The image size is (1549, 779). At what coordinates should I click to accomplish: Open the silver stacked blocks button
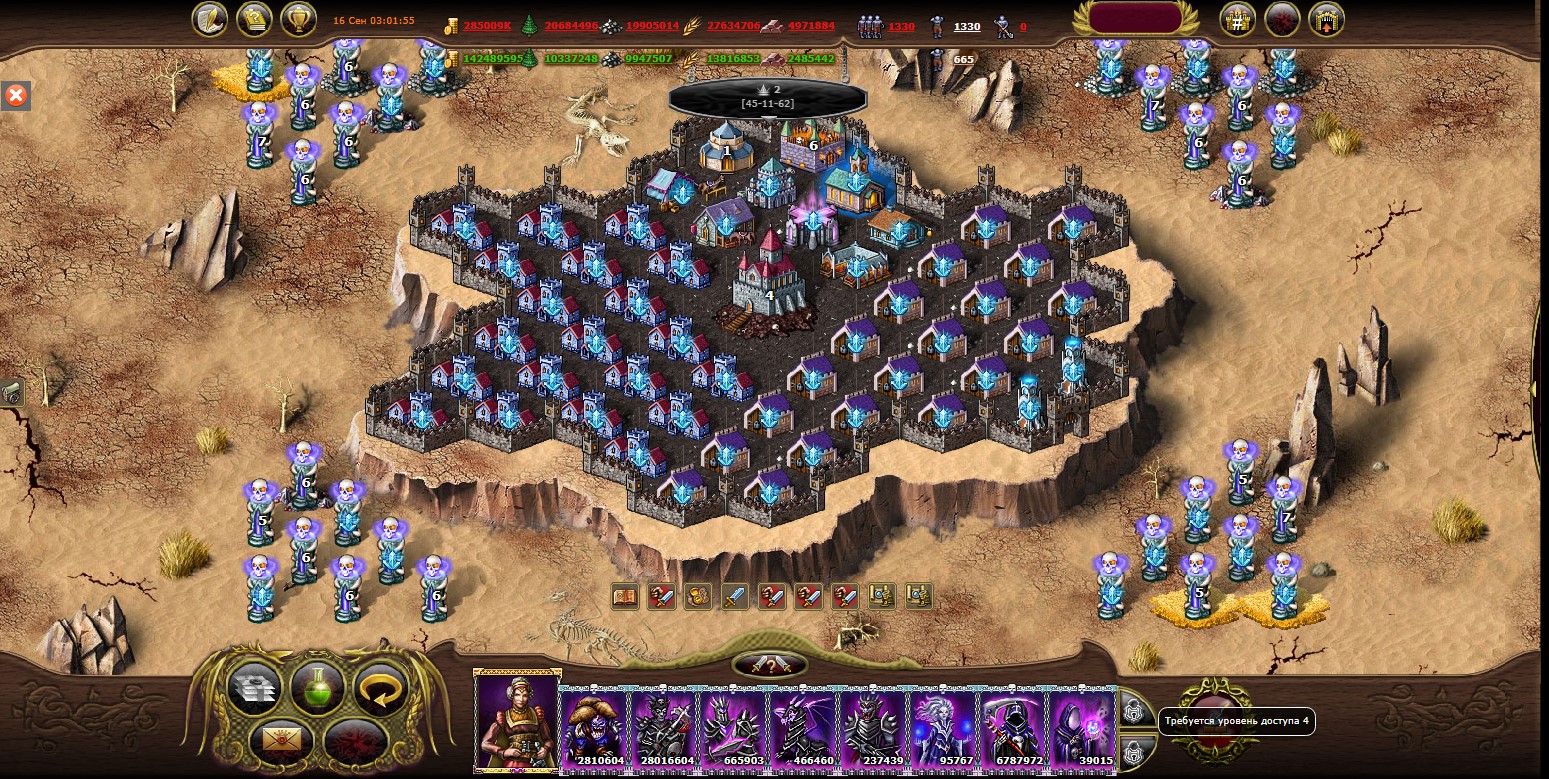click(x=254, y=688)
